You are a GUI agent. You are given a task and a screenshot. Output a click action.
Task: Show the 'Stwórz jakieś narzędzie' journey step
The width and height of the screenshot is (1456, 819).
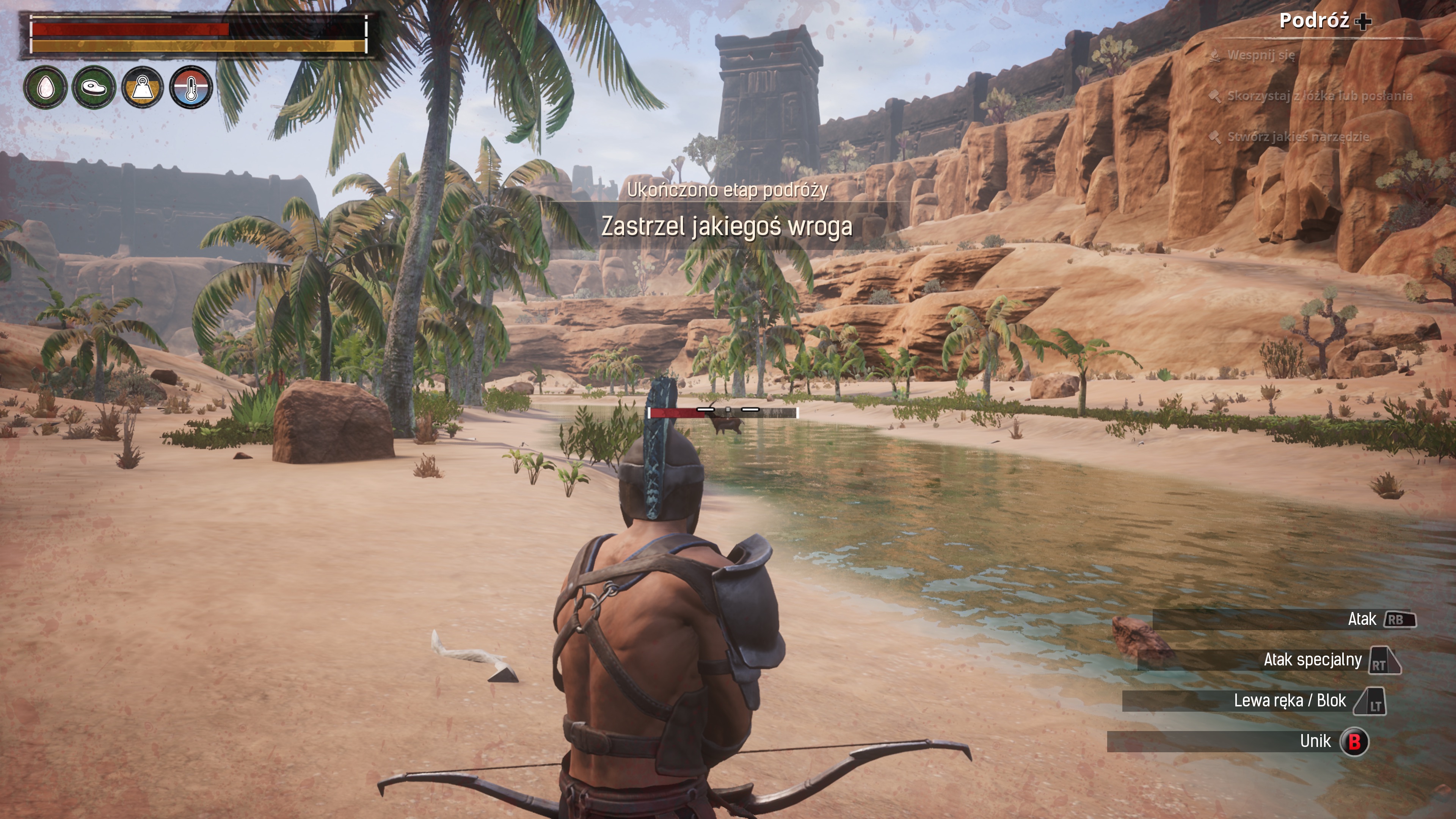pyautogui.click(x=1298, y=137)
